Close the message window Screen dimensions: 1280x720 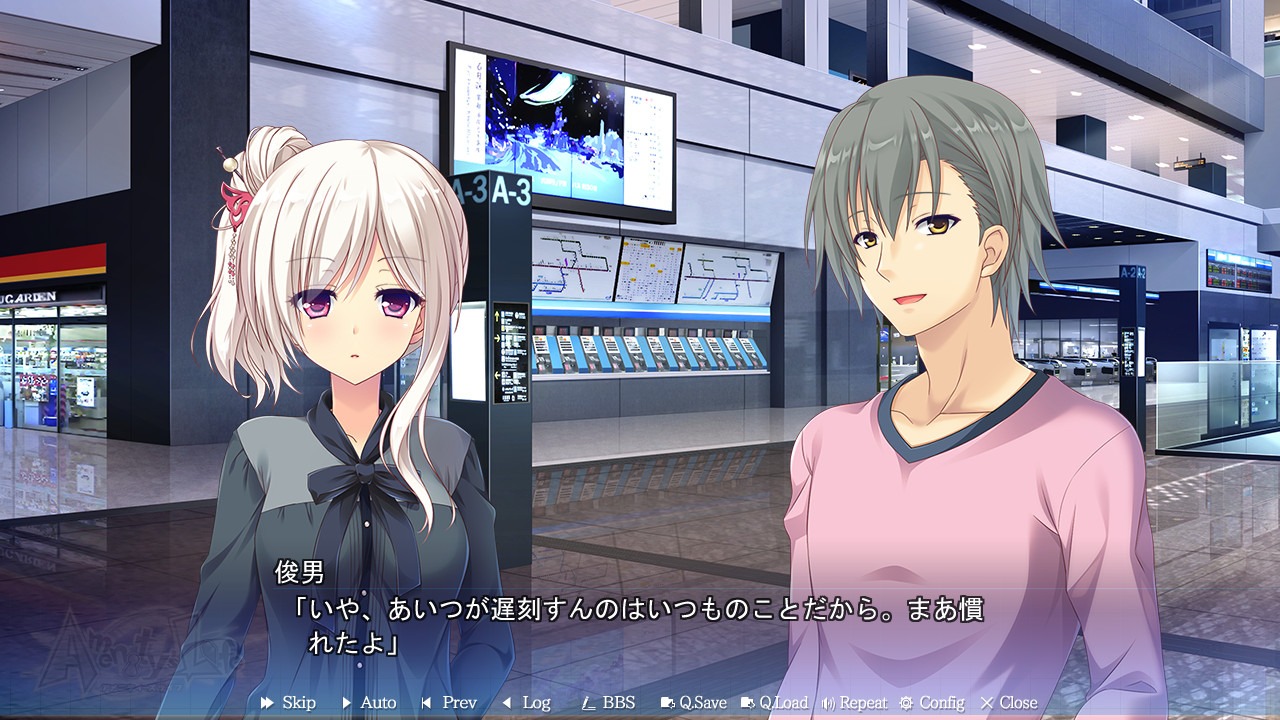tap(1009, 703)
